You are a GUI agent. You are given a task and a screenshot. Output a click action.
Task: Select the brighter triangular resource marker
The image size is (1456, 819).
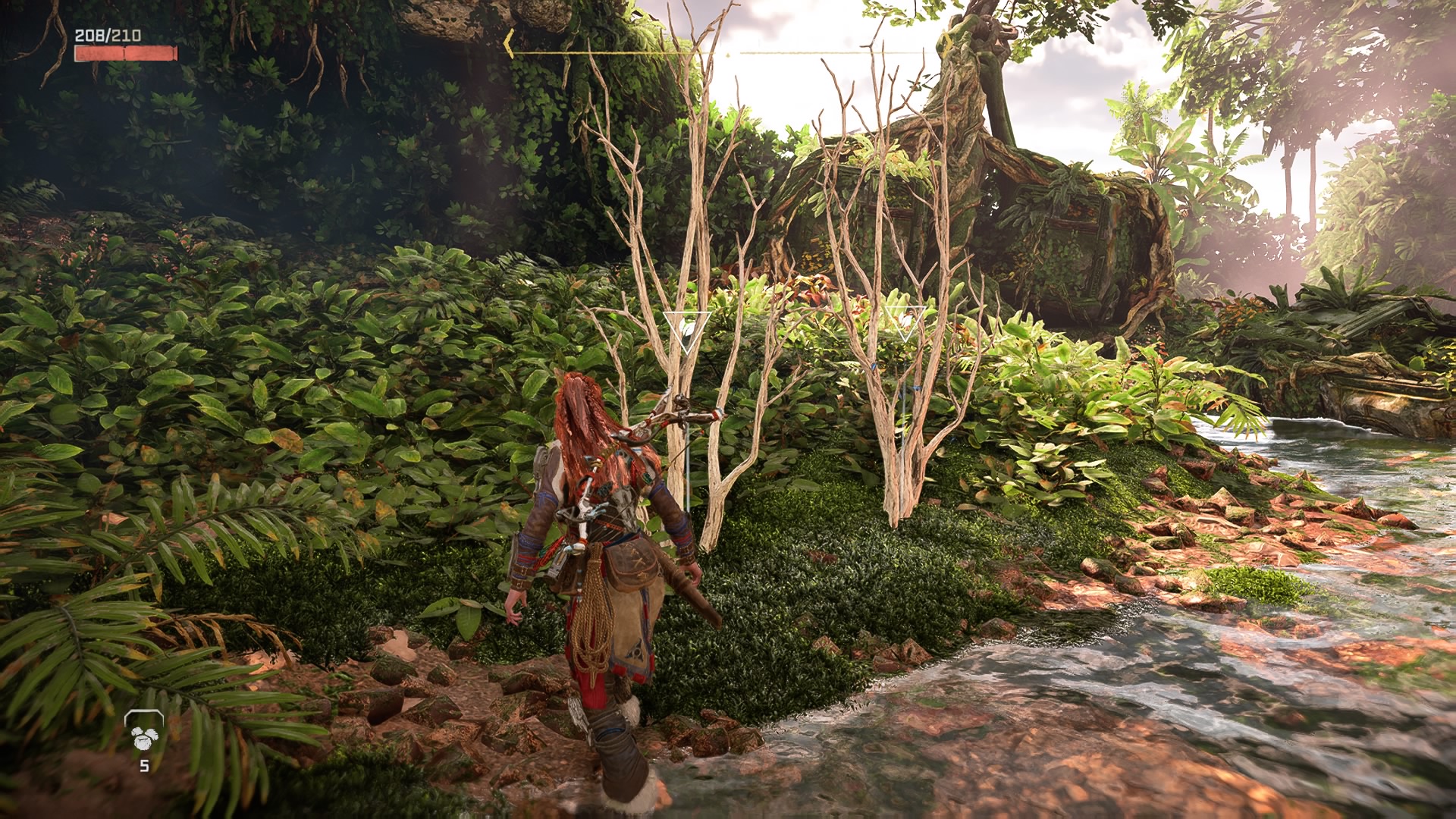[686, 330]
